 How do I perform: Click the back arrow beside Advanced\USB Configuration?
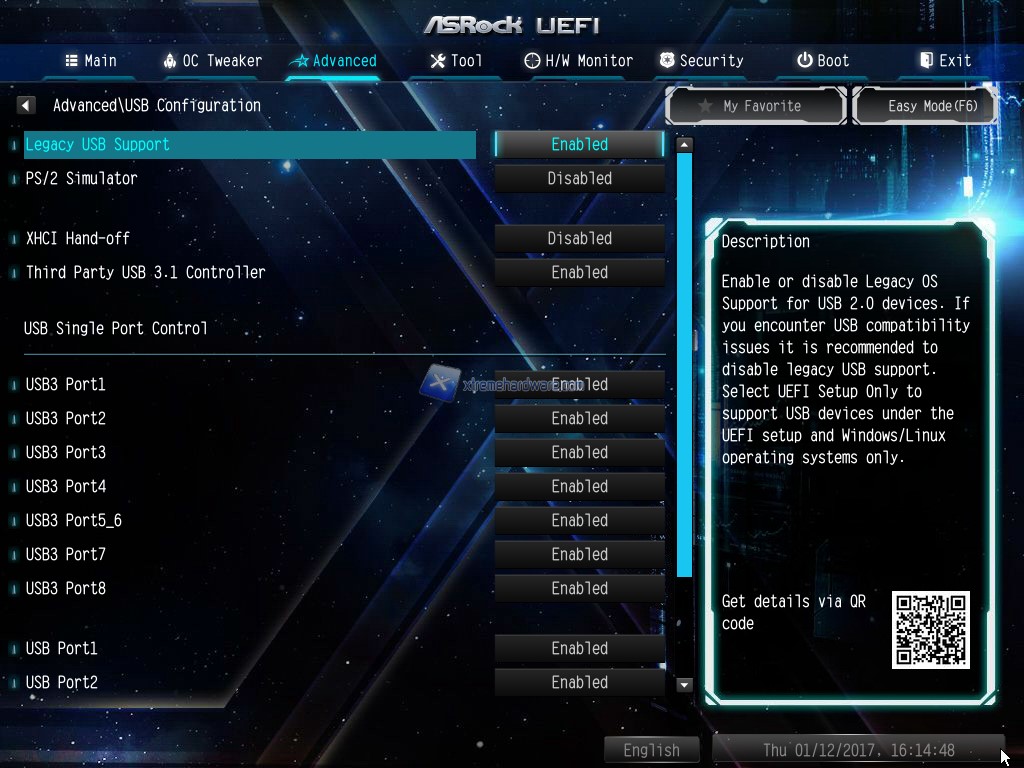pyautogui.click(x=27, y=105)
